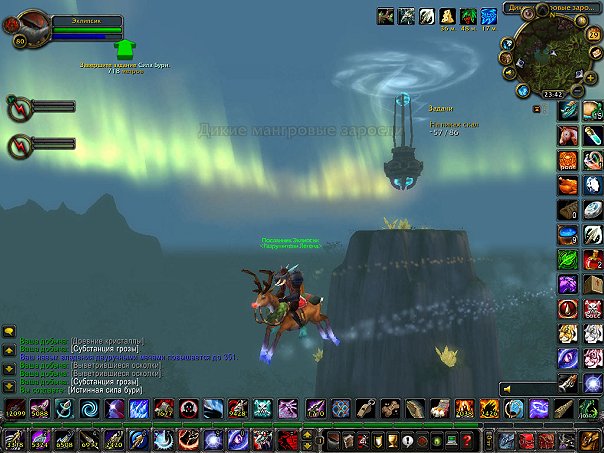Use the teal serpent ability icon

tap(63, 408)
